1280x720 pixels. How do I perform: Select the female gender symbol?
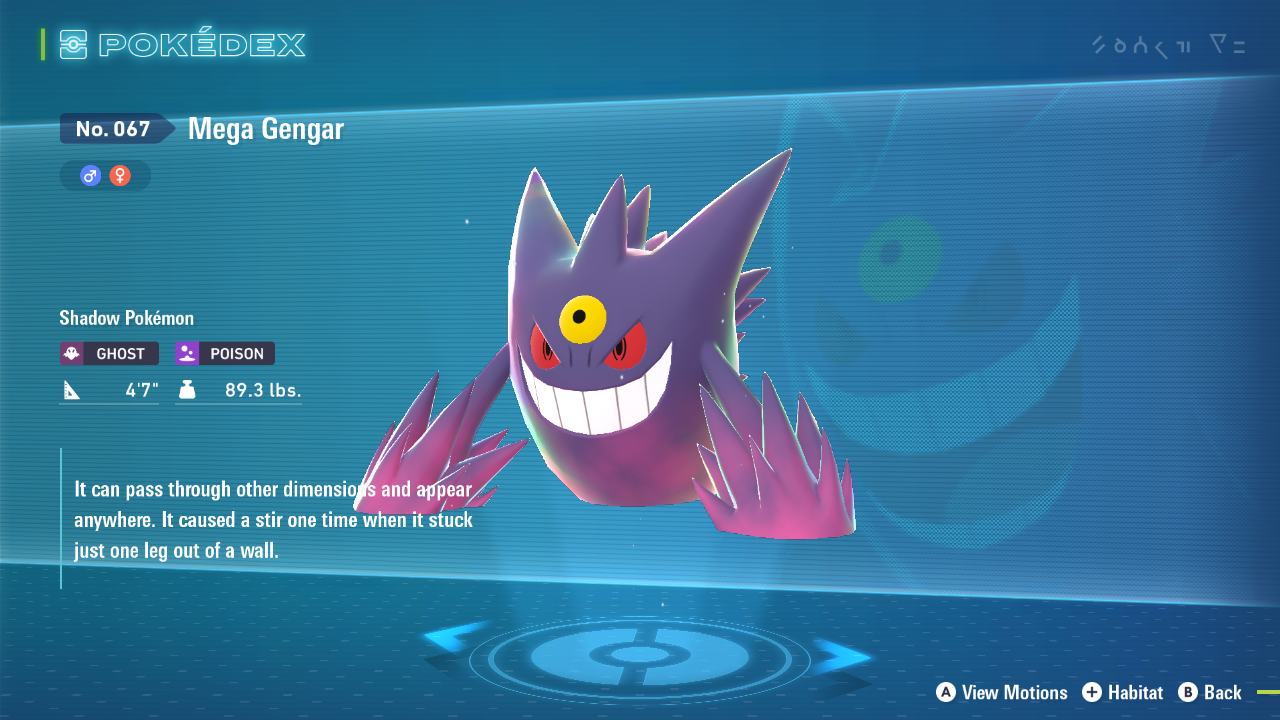(119, 175)
